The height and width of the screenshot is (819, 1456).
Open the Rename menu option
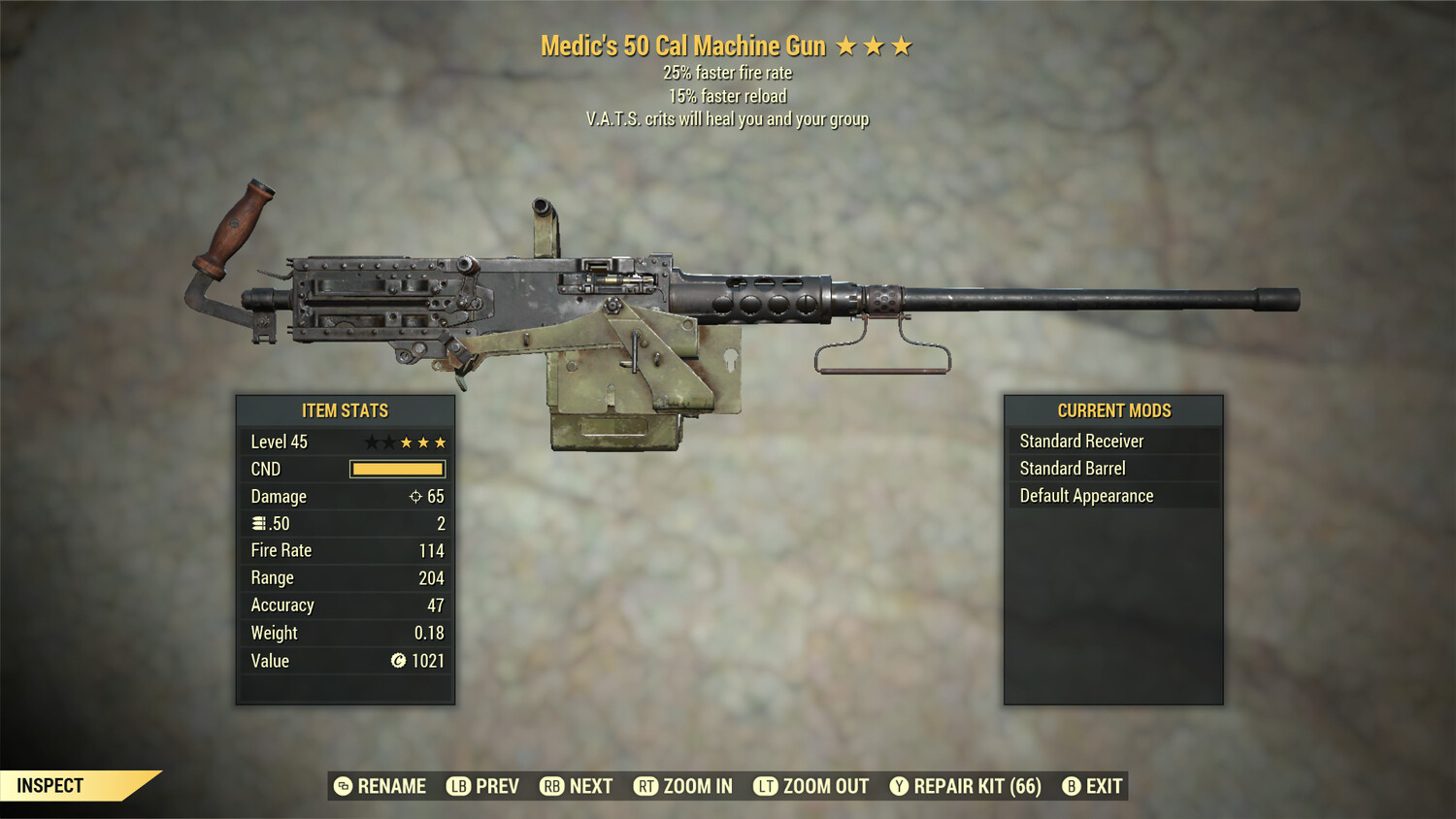[x=392, y=786]
